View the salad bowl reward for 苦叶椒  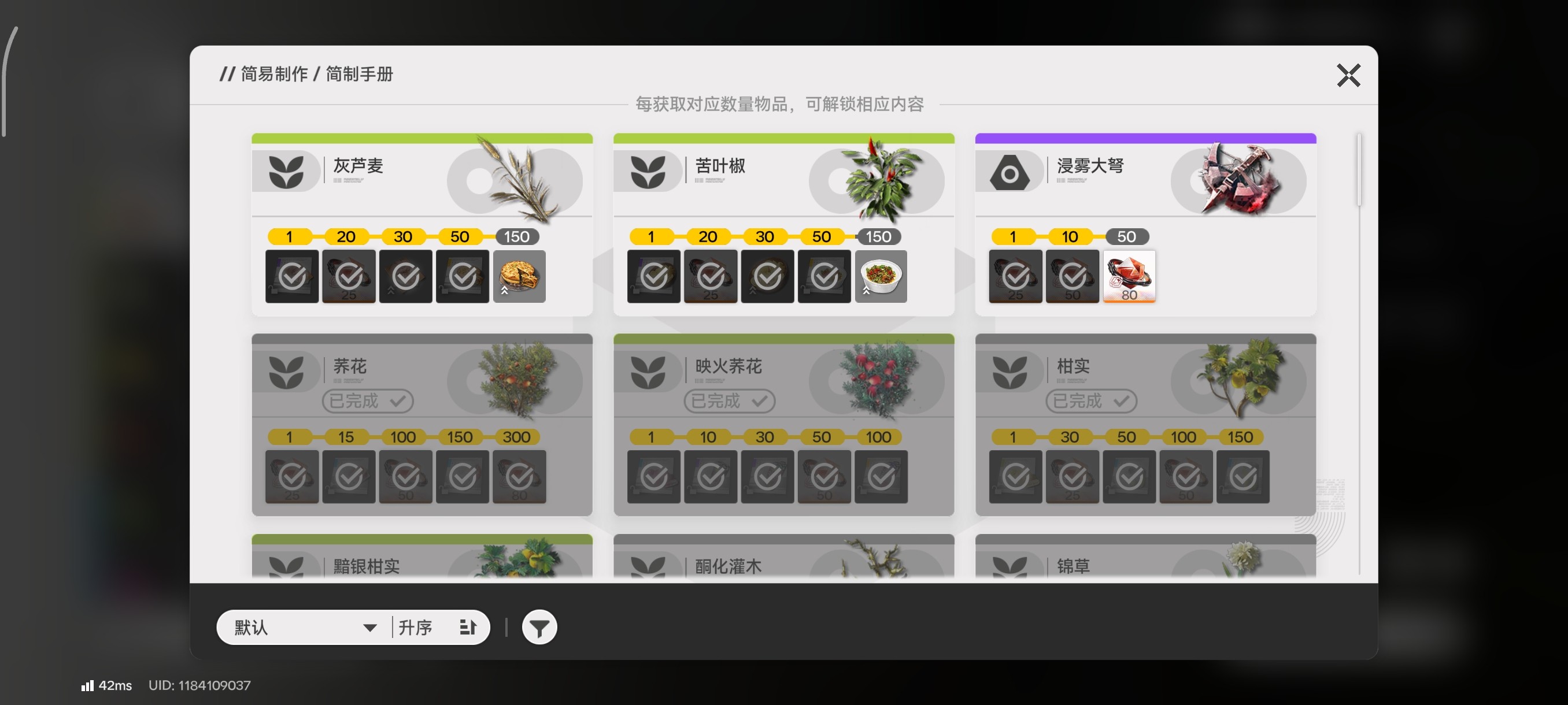[881, 276]
